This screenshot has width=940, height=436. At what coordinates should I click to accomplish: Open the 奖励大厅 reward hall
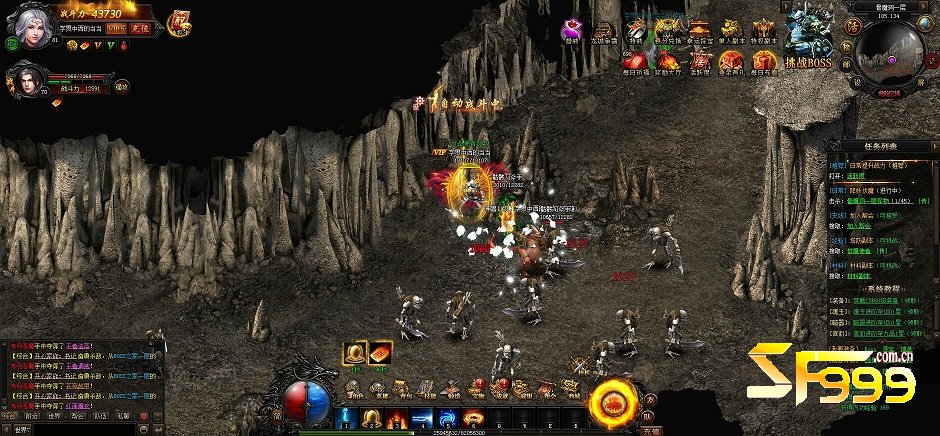(668, 61)
